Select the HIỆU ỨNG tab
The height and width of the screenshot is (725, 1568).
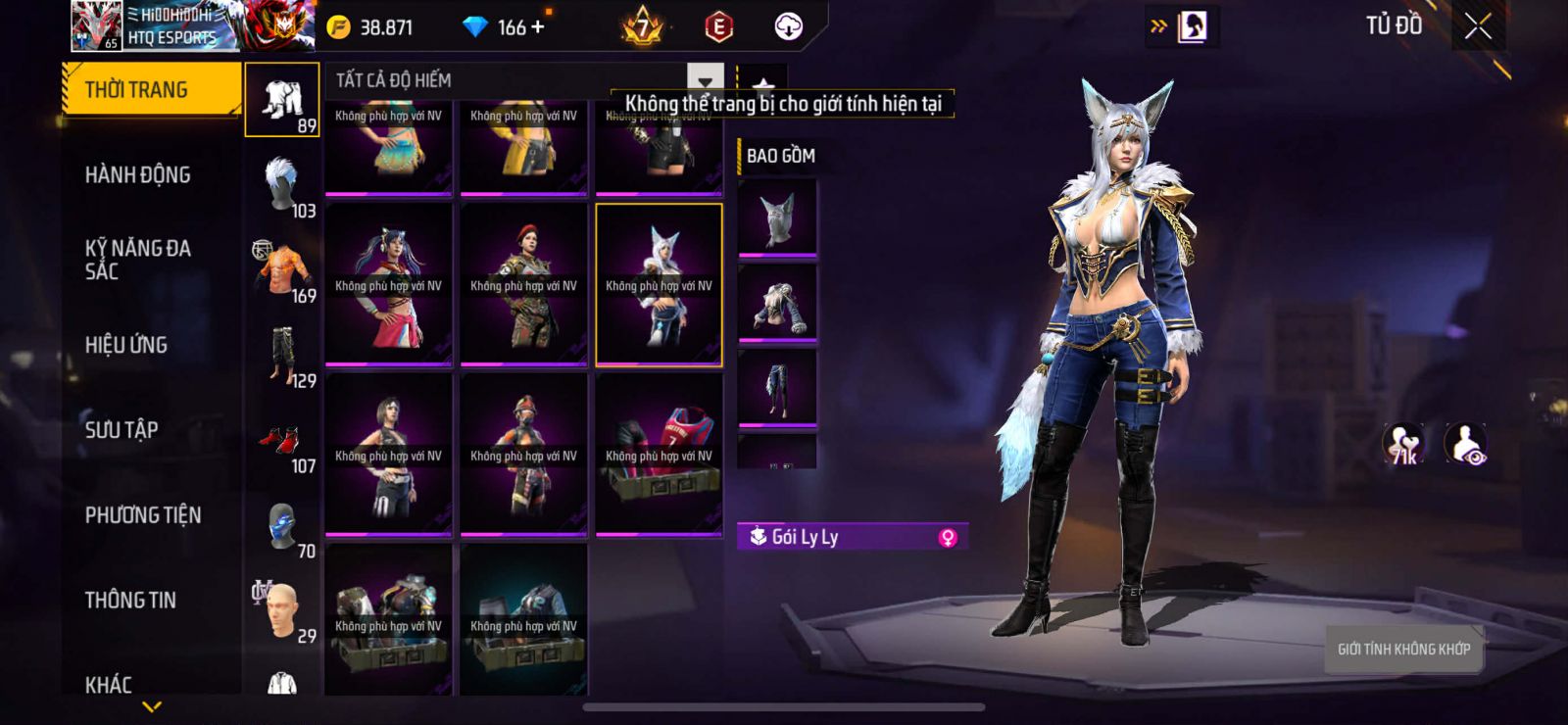coord(125,345)
